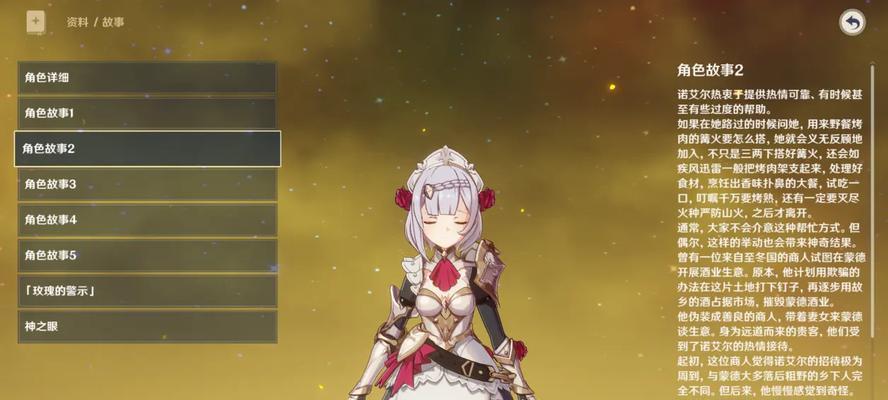The image size is (888, 400).
Task: View 角色故事5
Action: pos(147,255)
